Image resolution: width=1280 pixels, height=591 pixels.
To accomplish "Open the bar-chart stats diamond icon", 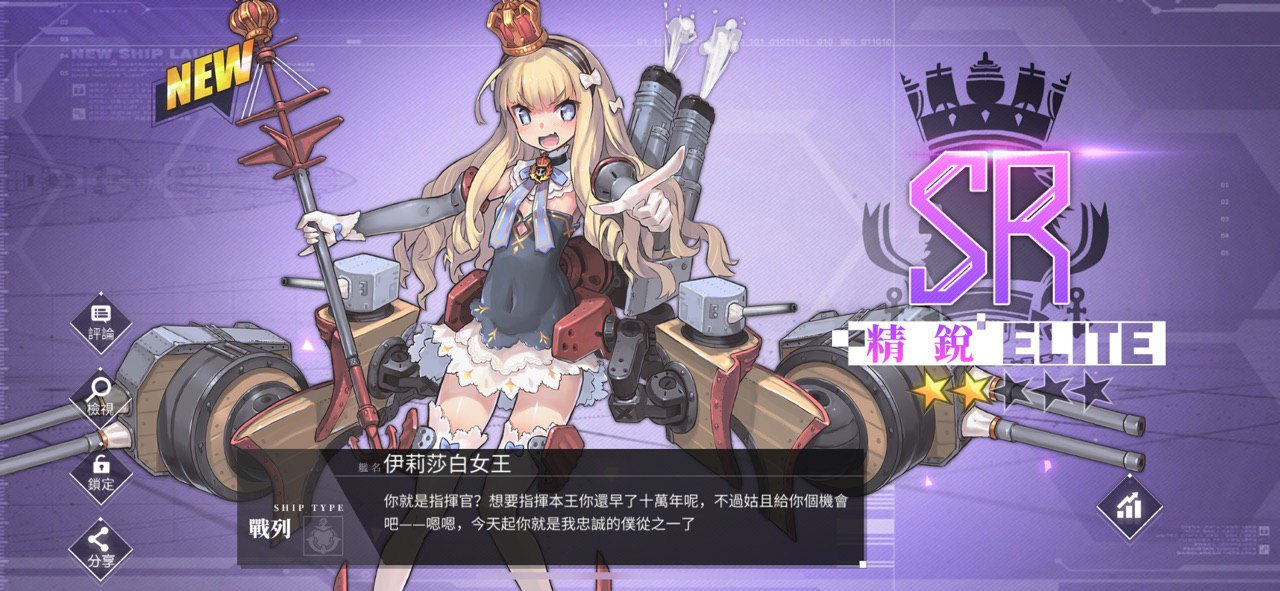I will (x=1129, y=507).
